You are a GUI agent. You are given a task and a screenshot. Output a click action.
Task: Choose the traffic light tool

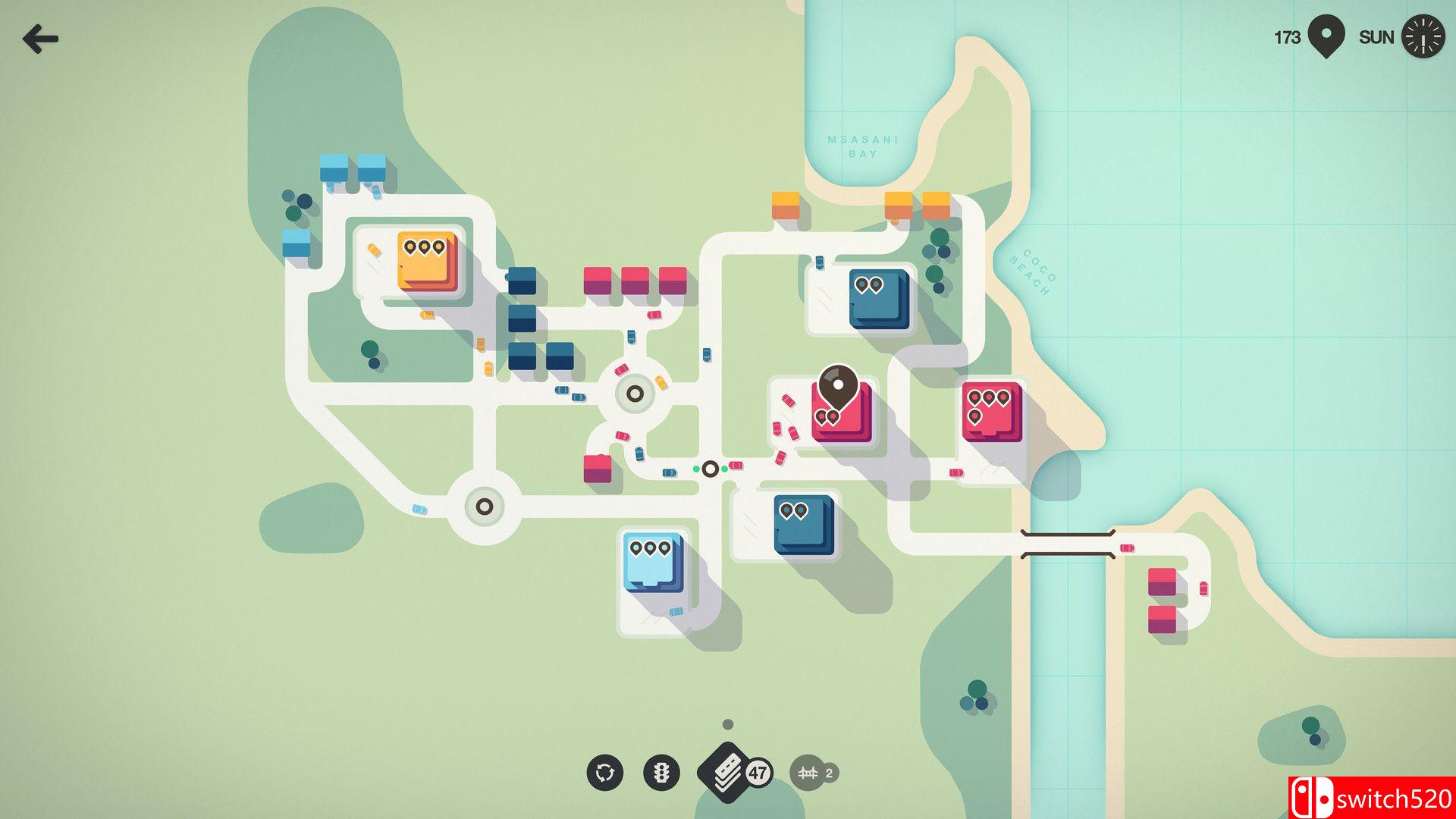coord(661,773)
